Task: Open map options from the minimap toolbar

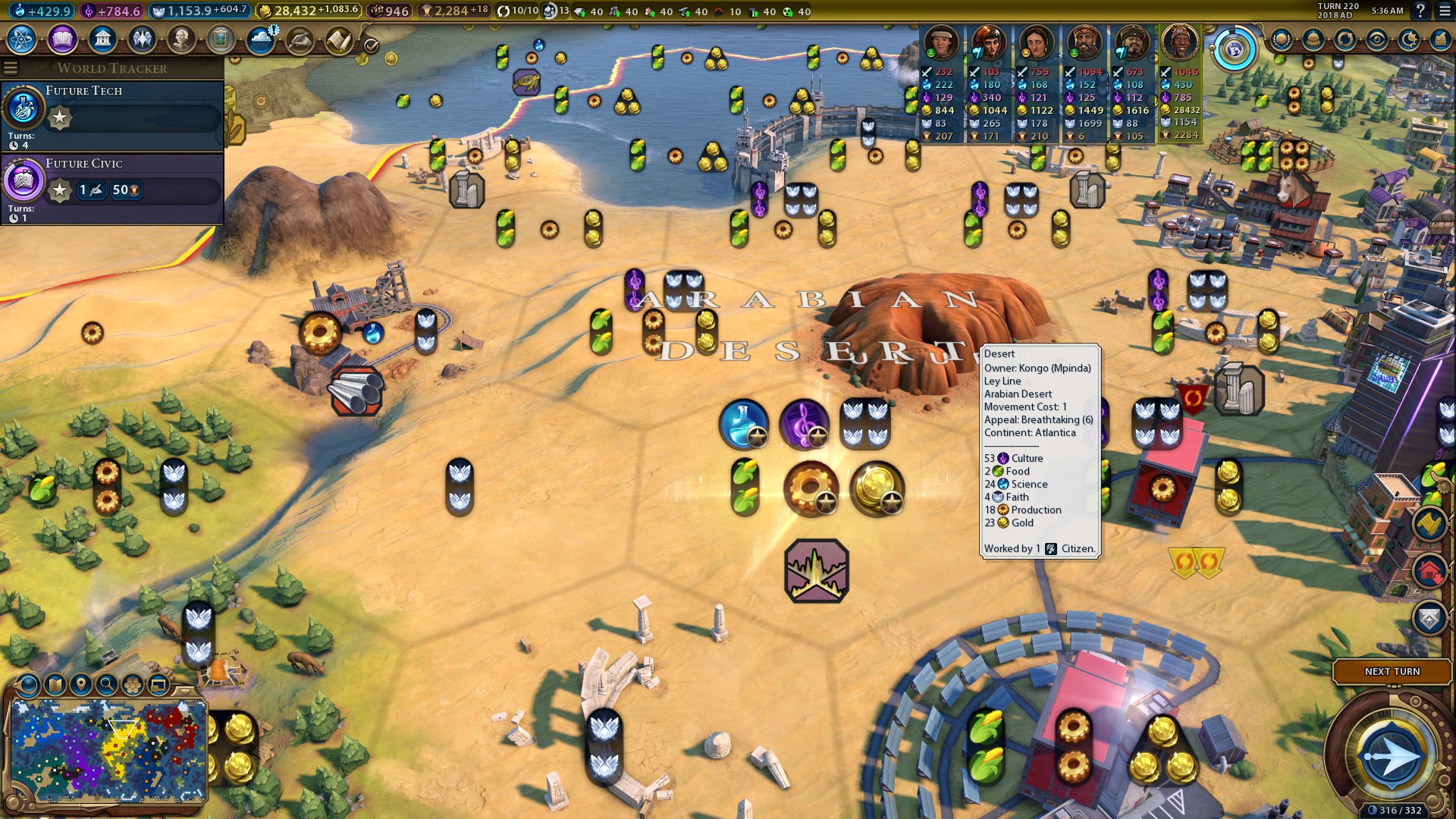Action: click(55, 684)
